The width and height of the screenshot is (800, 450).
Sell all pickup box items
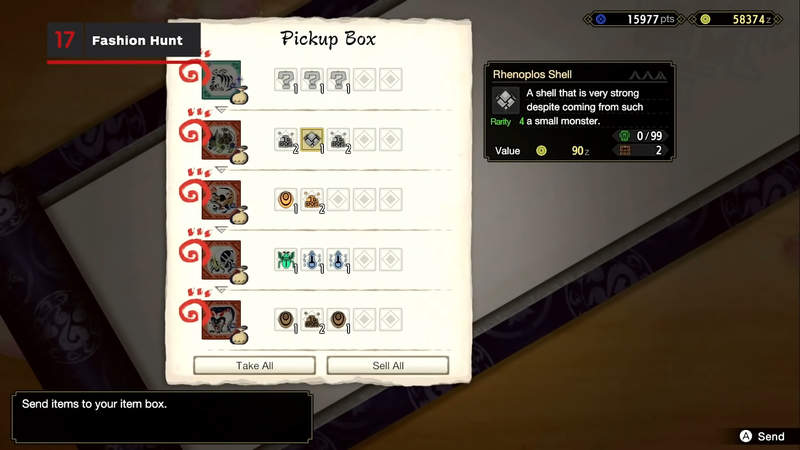(388, 366)
